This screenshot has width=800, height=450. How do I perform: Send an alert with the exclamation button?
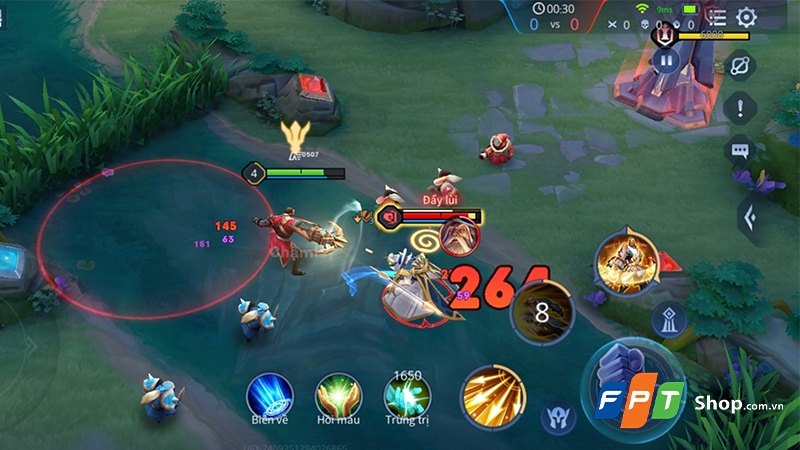[740, 107]
